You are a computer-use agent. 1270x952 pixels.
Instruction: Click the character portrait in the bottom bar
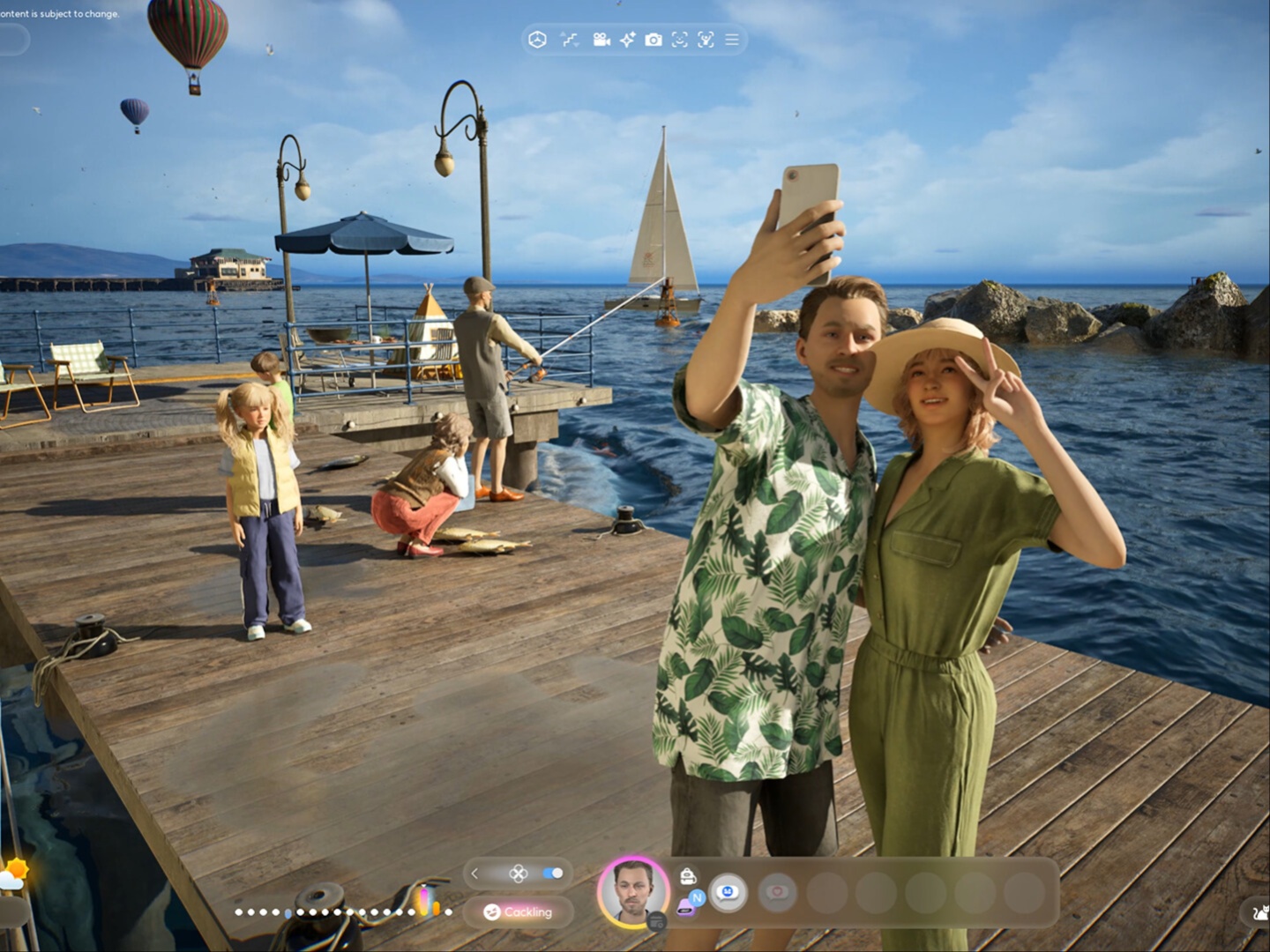point(632,890)
